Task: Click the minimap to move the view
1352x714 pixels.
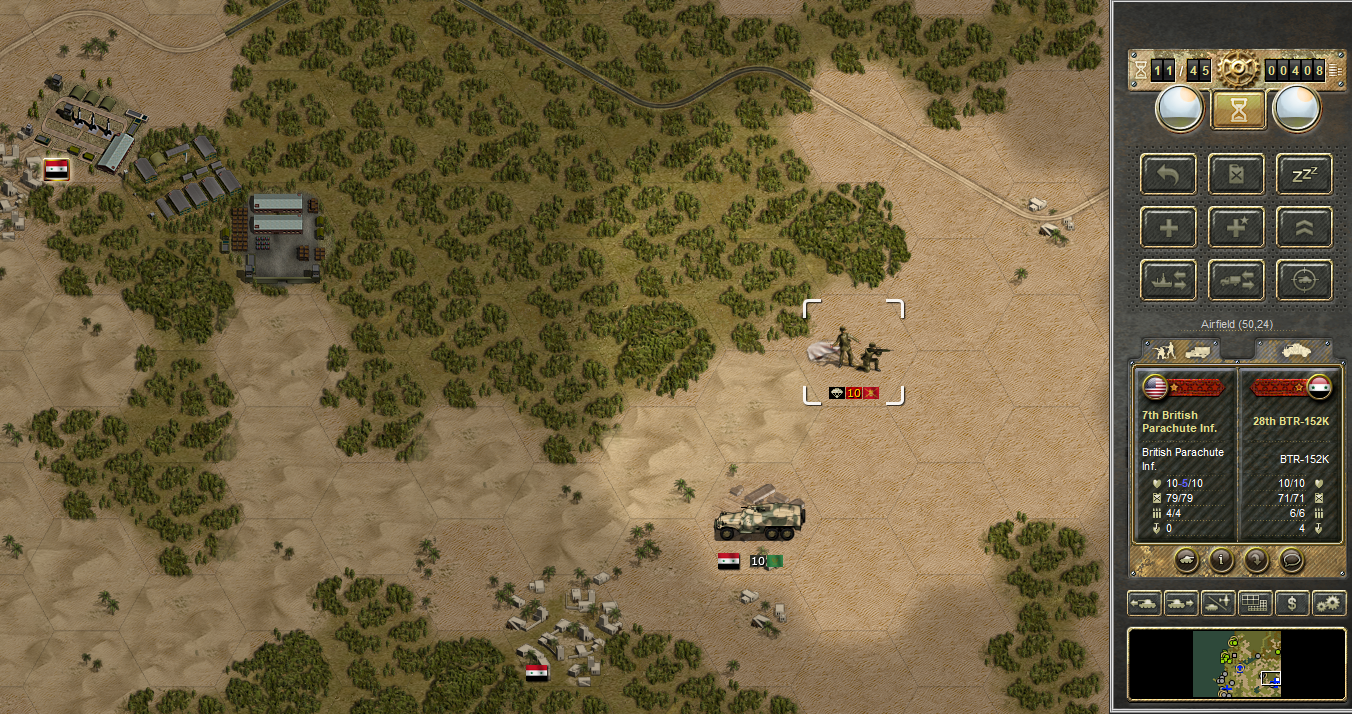Action: pos(1237,664)
